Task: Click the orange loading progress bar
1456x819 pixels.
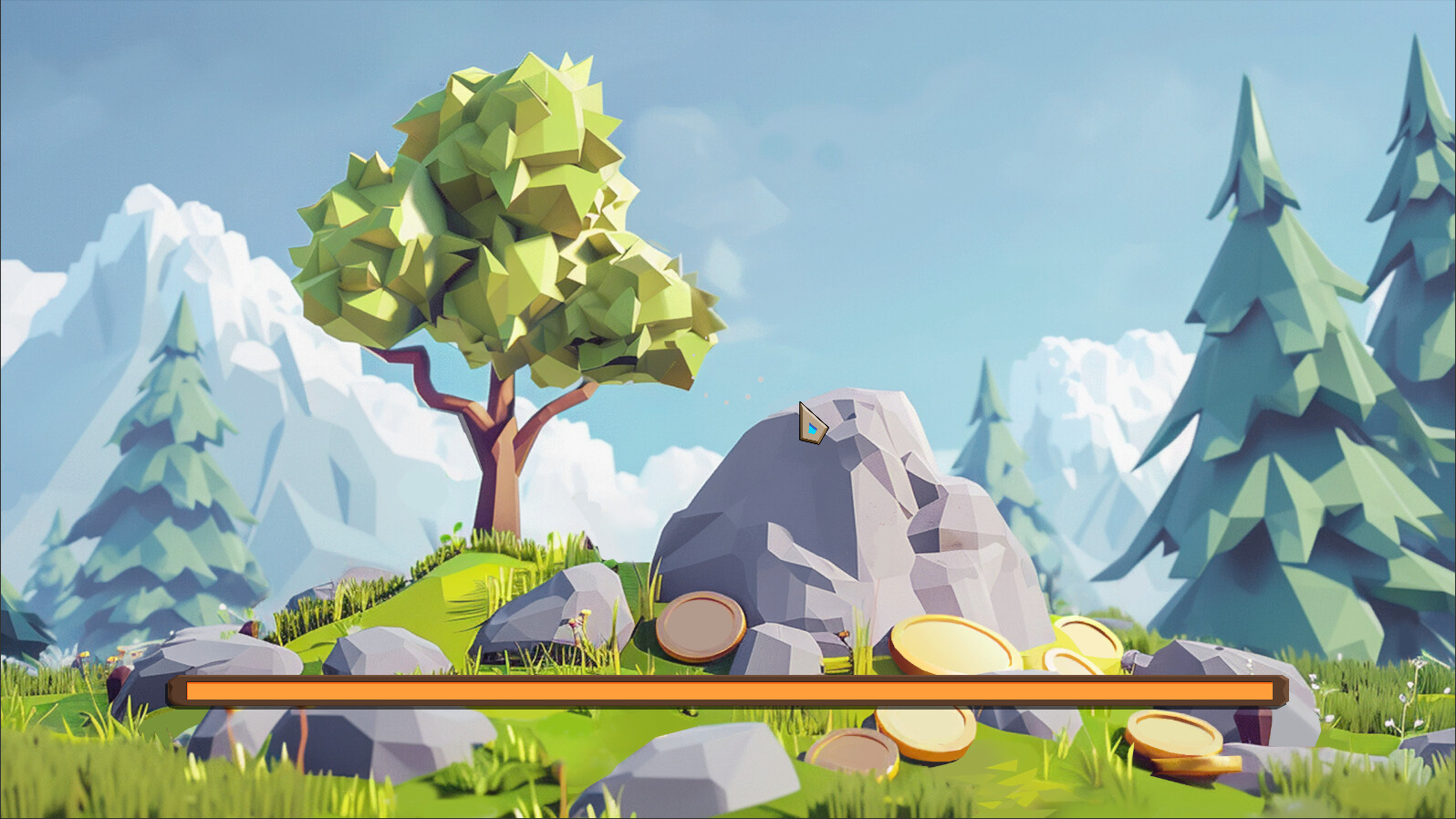Action: (721, 691)
